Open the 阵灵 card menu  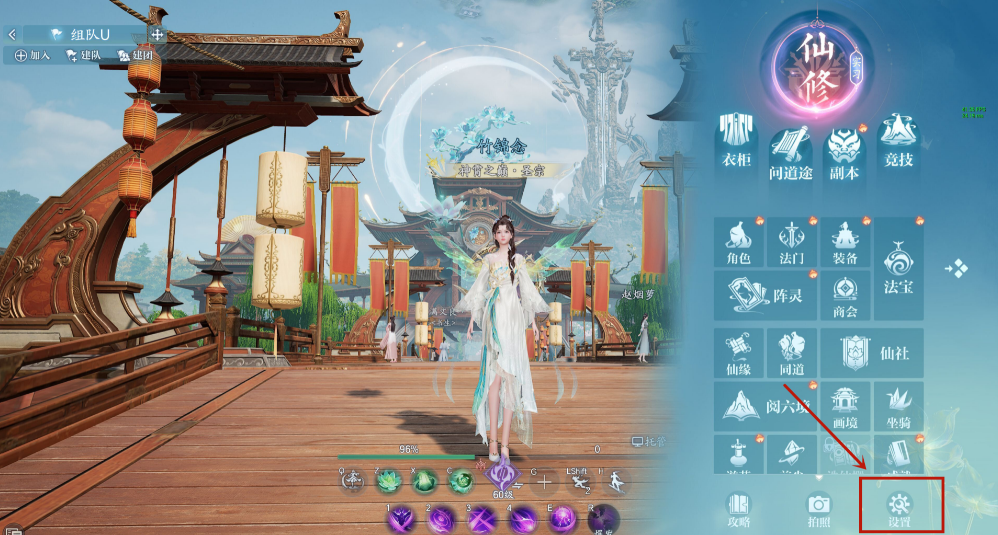pyautogui.click(x=764, y=296)
